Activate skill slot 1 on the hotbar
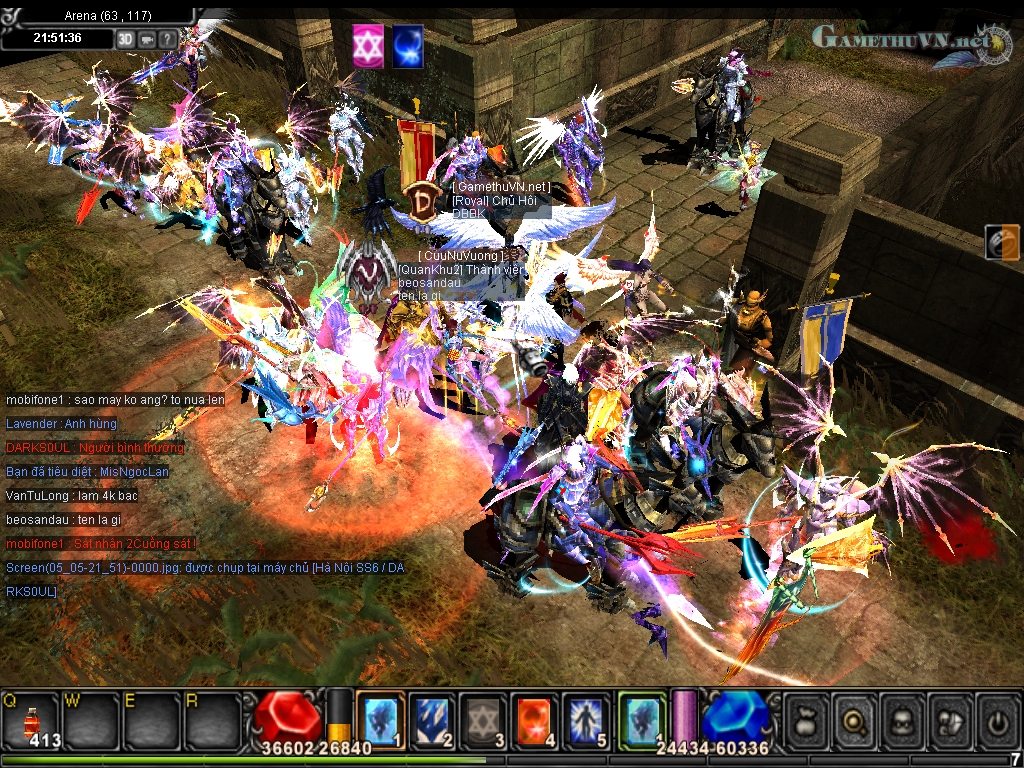 click(380, 720)
